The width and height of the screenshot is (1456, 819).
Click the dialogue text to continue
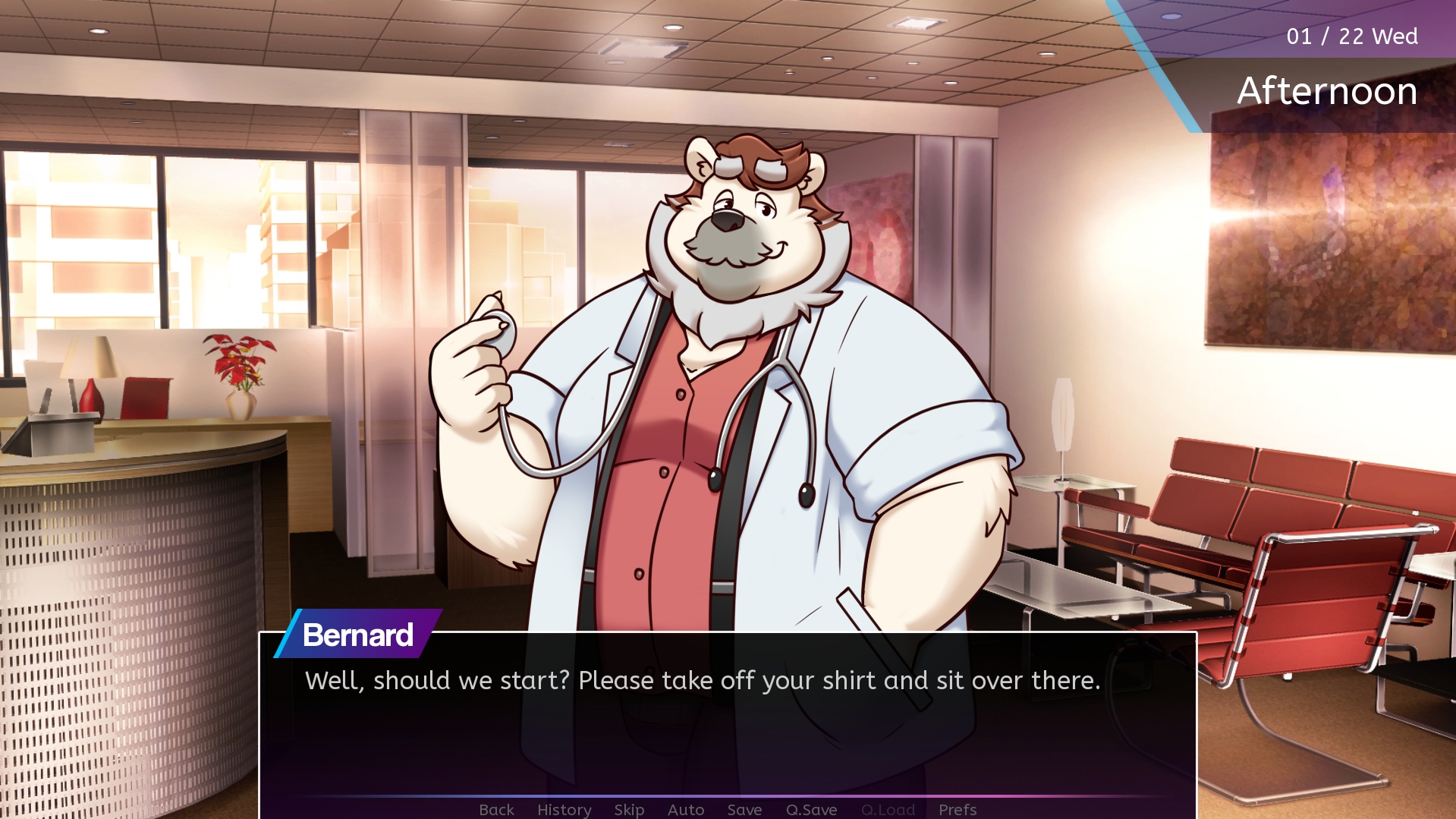(702, 680)
